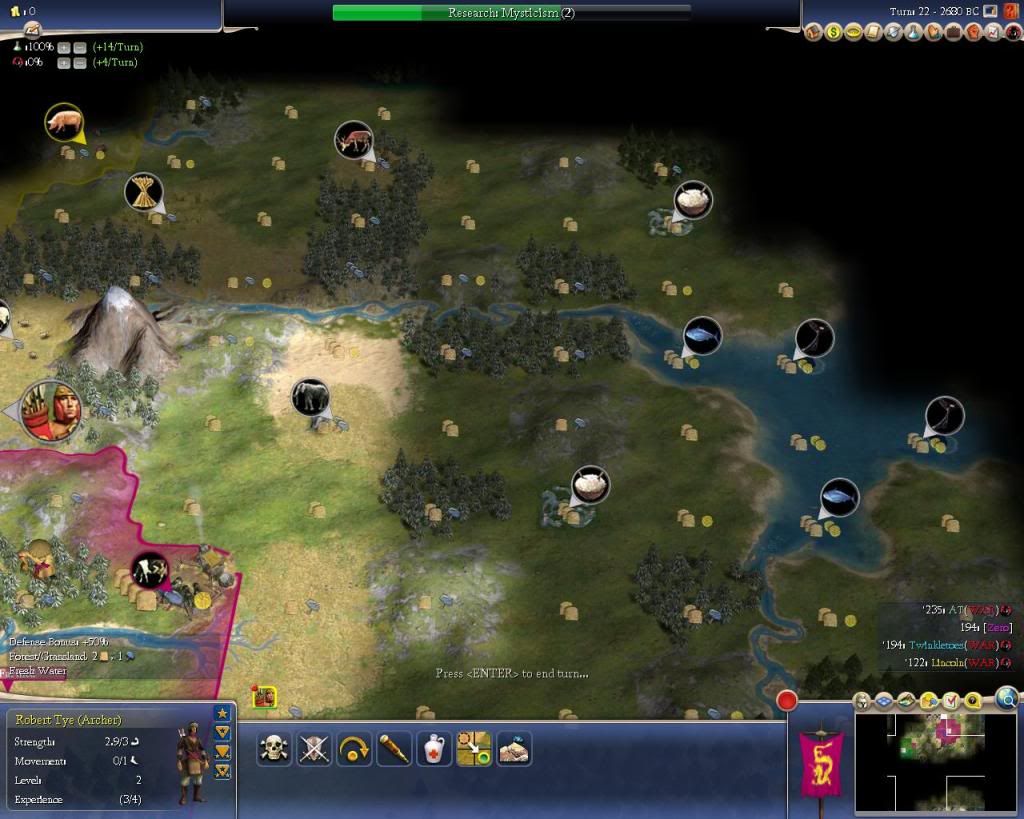The width and height of the screenshot is (1024, 819).
Task: Open the globe view button
Action: (1006, 699)
